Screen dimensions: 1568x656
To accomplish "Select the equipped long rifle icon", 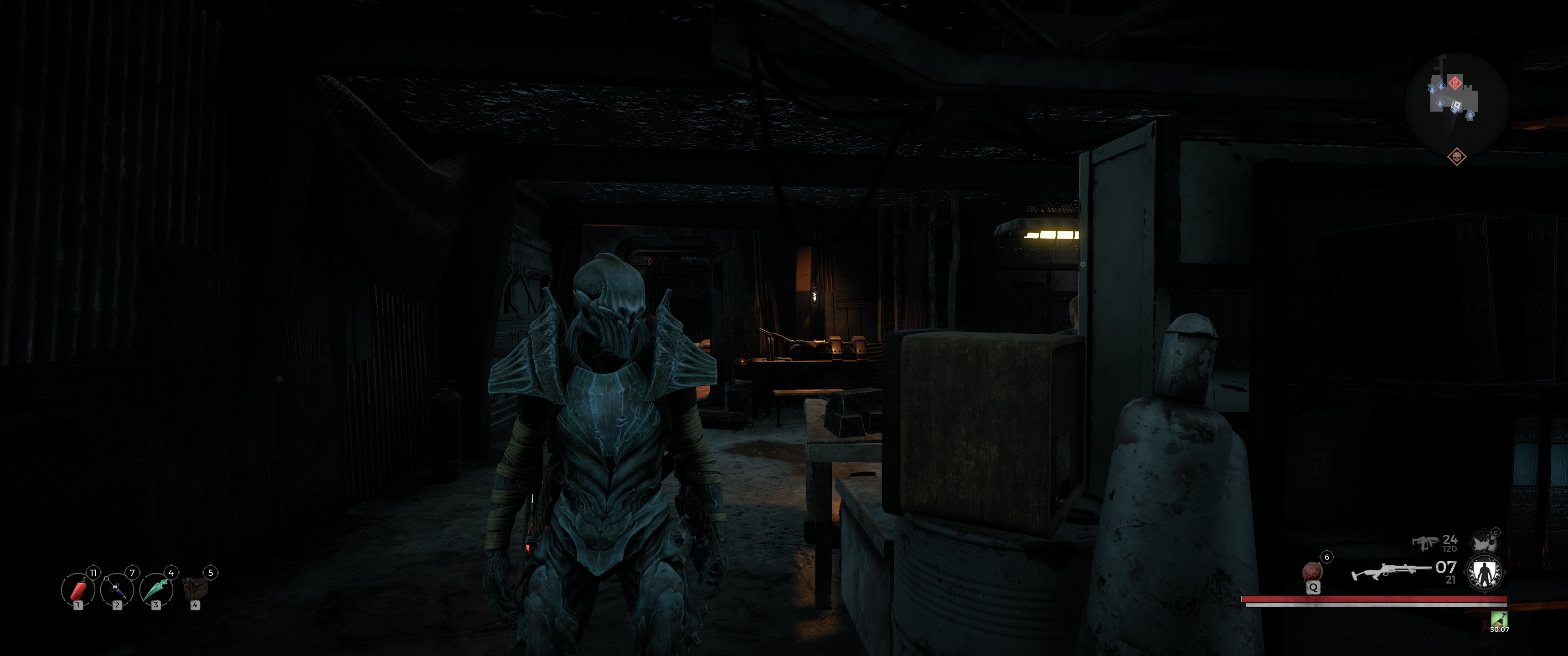I will [x=1391, y=571].
